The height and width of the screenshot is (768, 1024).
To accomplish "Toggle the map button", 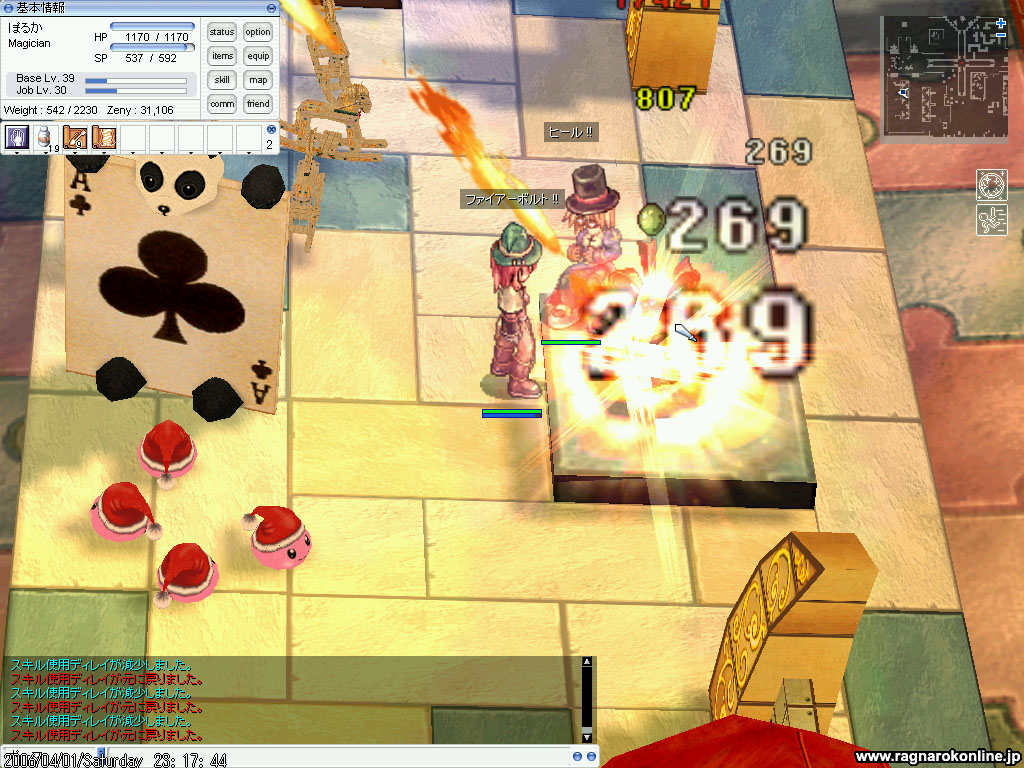I will pos(258,80).
